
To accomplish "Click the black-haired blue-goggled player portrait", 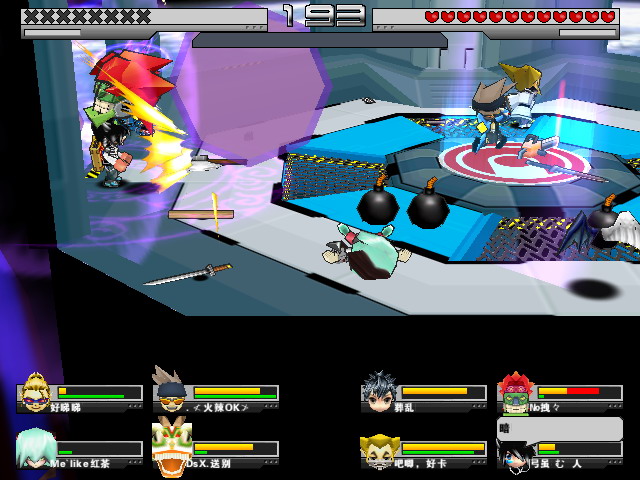I will tap(514, 454).
